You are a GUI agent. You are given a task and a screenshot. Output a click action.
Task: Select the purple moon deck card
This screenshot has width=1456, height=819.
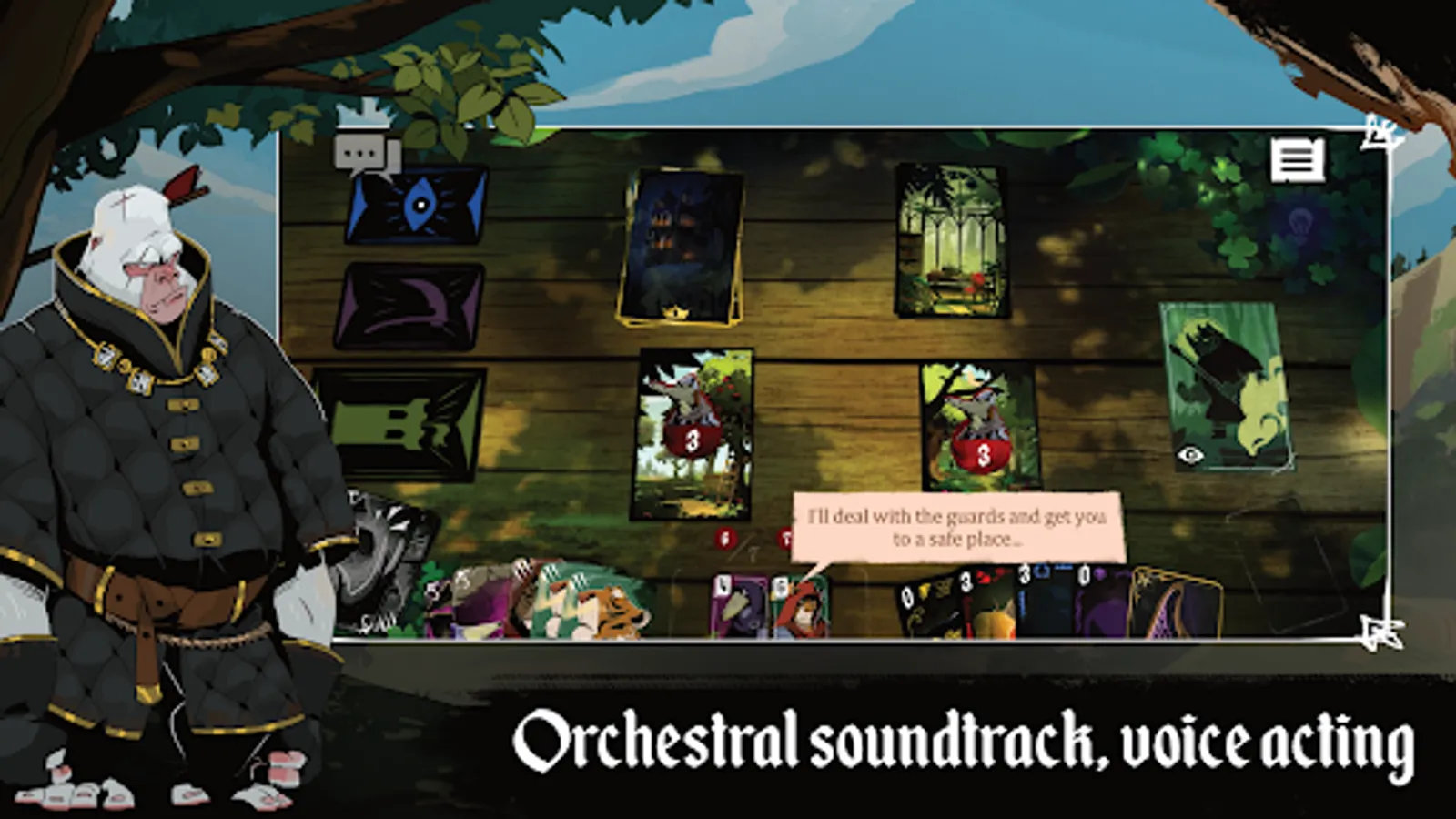(409, 308)
